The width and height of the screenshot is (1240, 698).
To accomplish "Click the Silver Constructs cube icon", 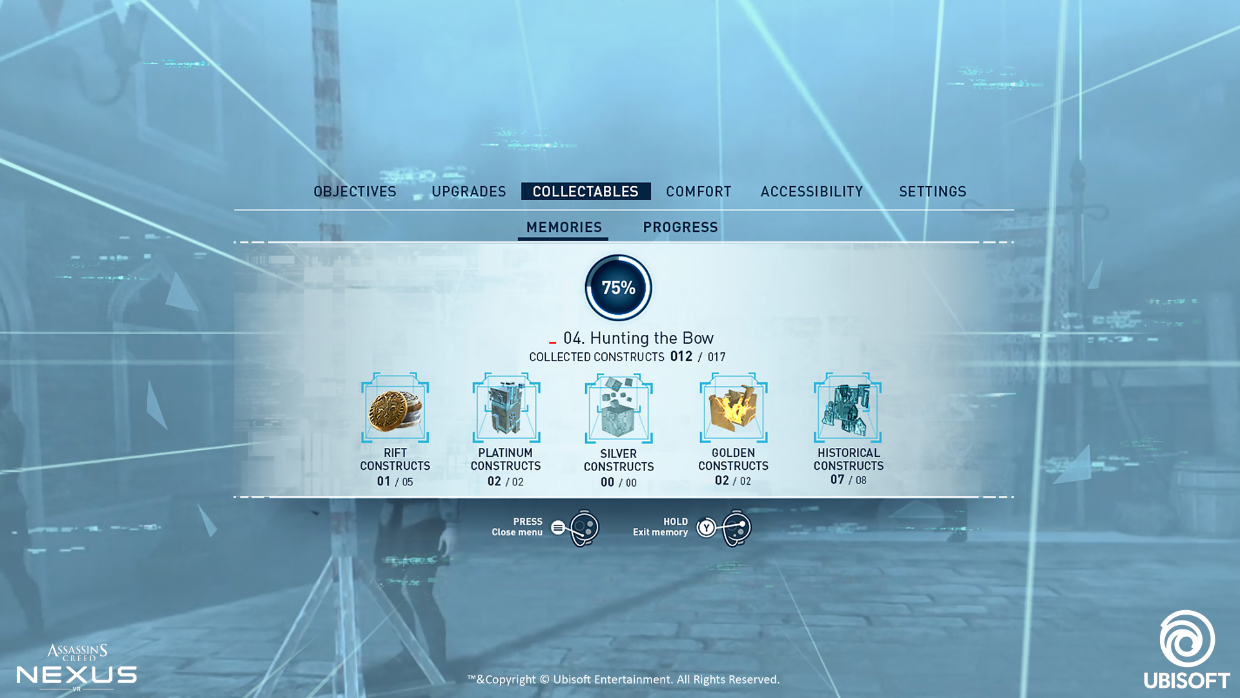I will pos(619,409).
